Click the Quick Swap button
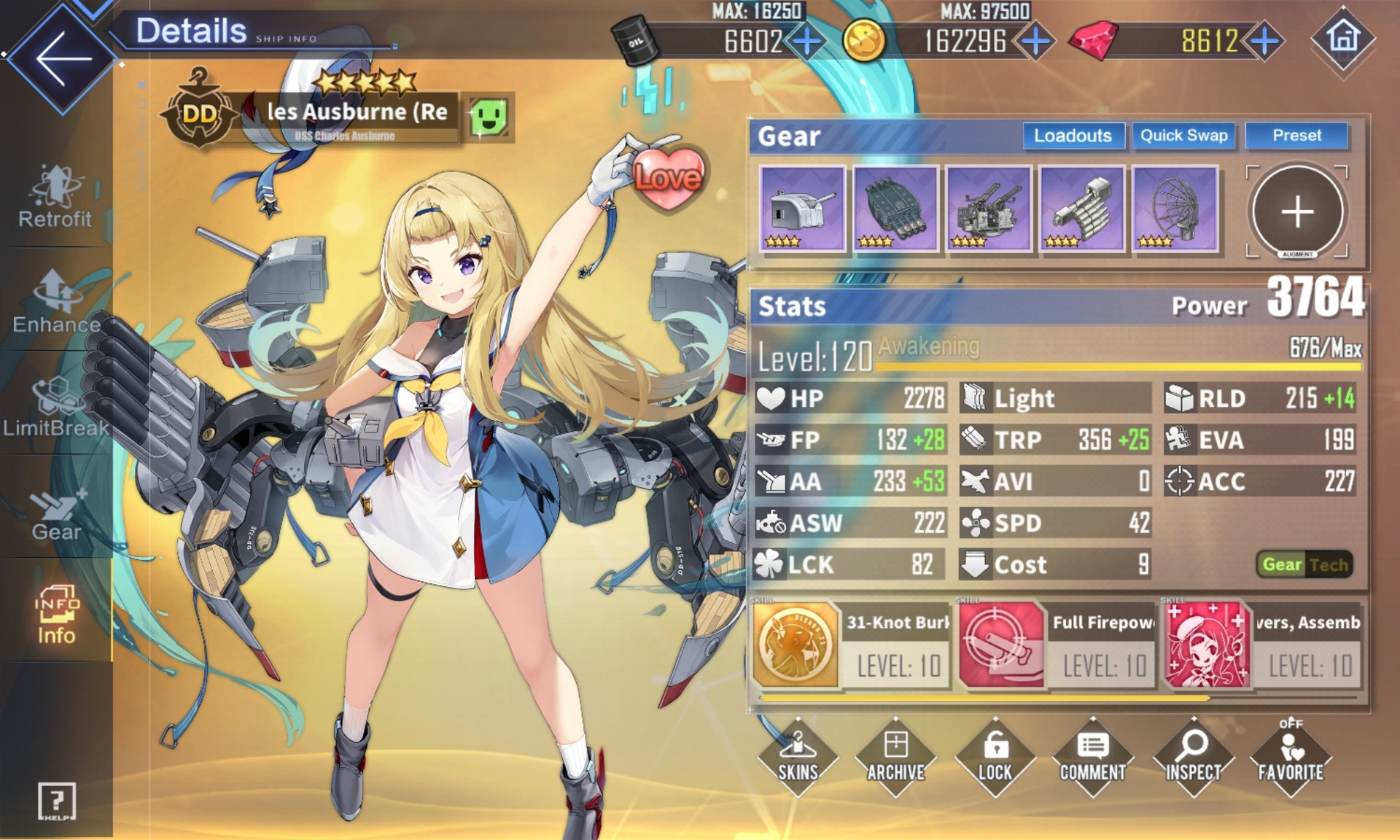 click(1183, 136)
